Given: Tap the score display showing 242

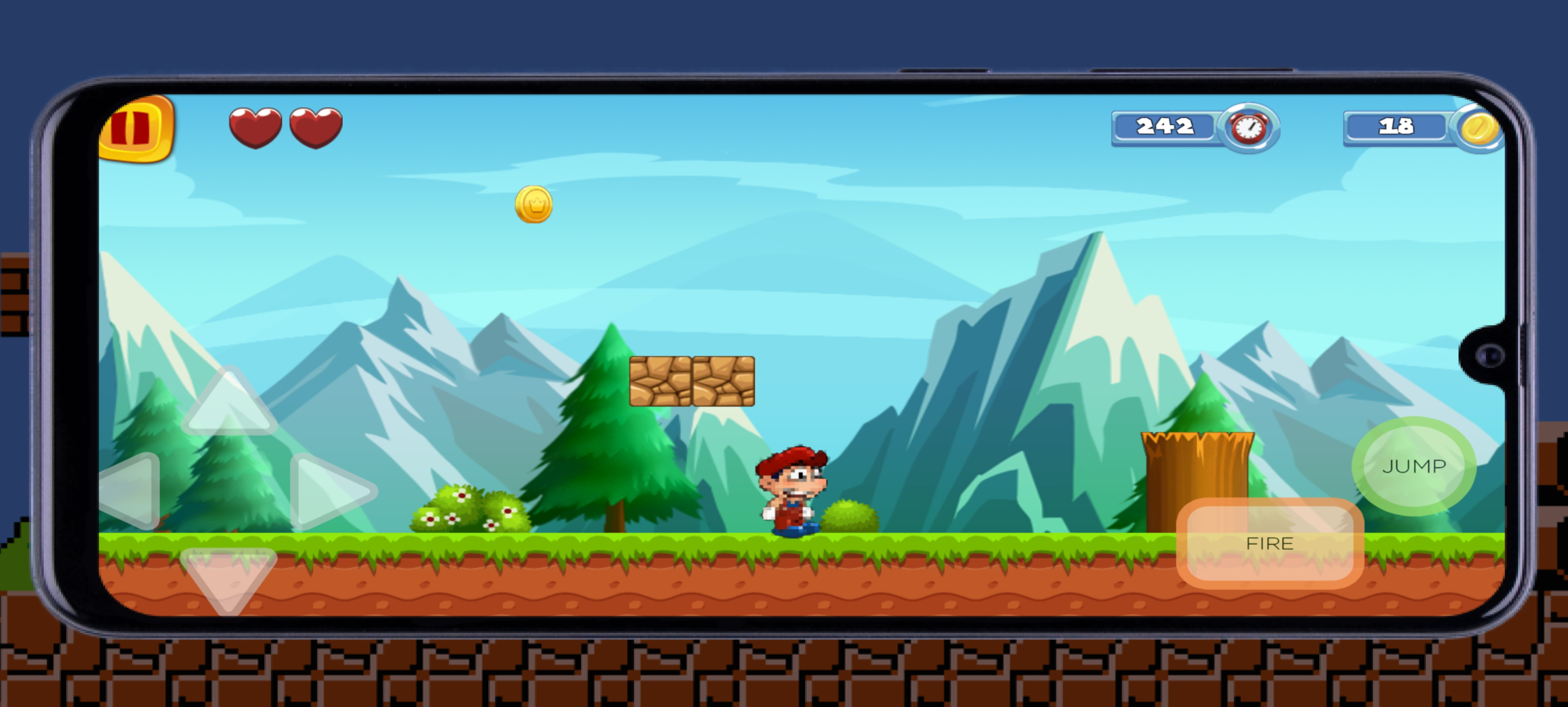Looking at the screenshot, I should (1164, 125).
